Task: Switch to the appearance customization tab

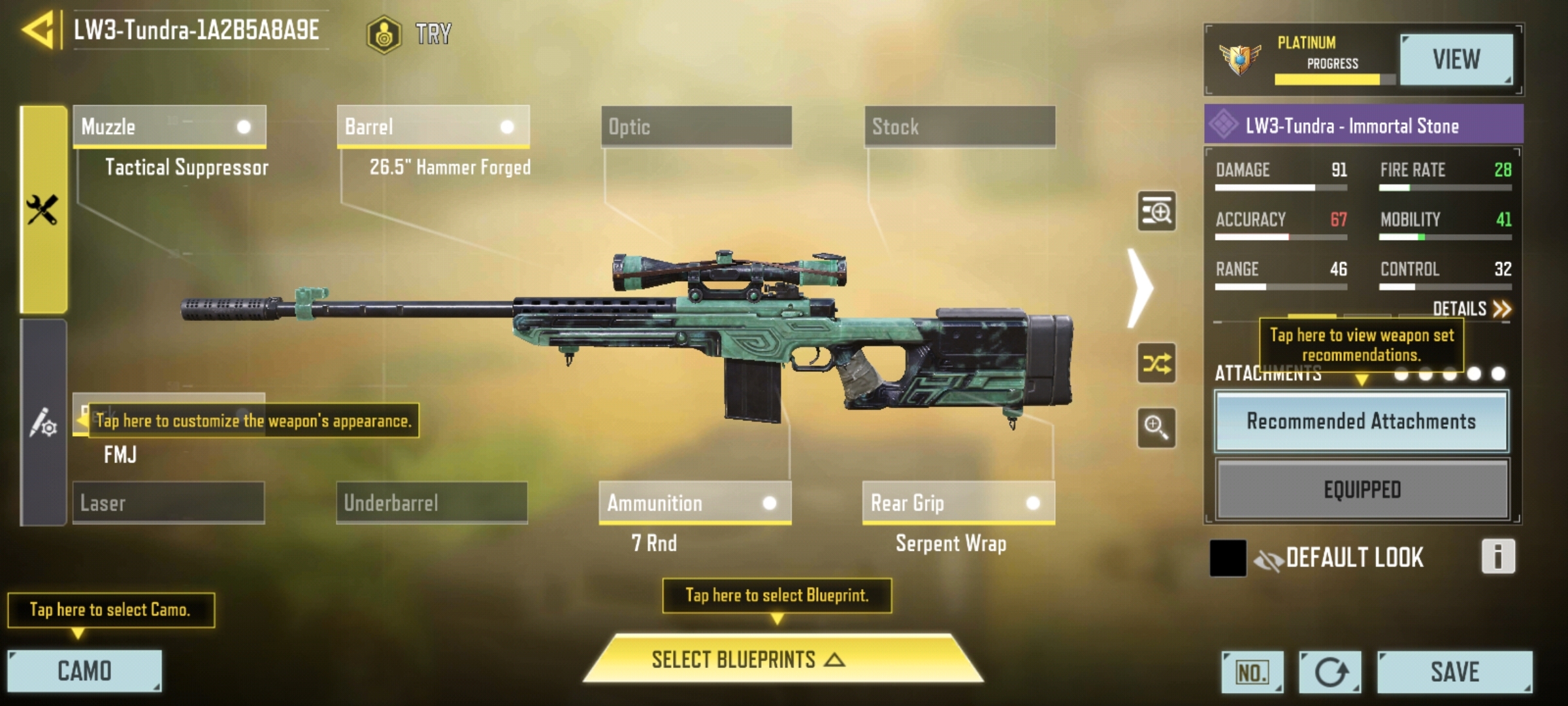Action: tap(43, 423)
